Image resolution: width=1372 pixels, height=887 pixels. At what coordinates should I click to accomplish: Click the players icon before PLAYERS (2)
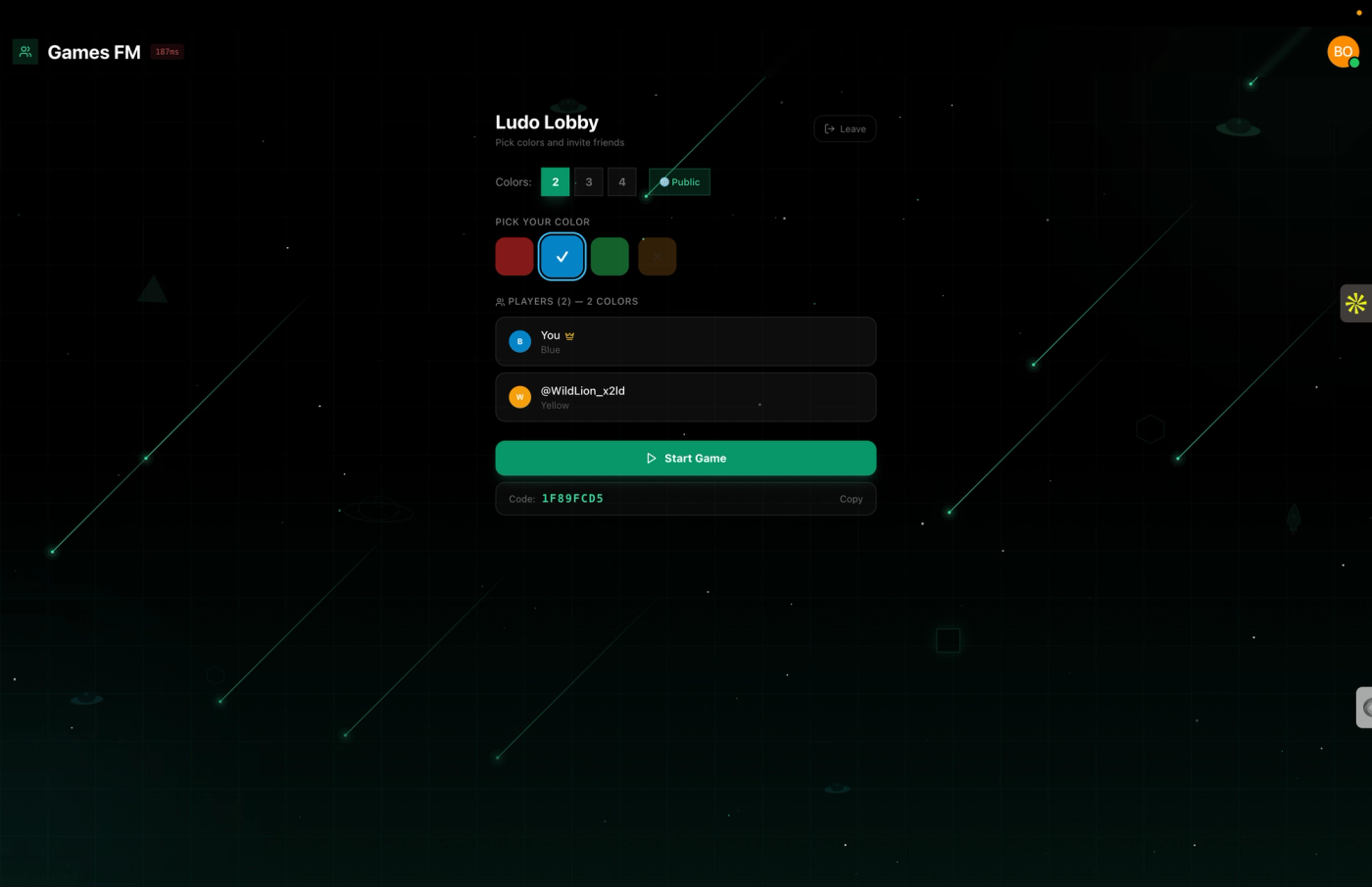click(x=500, y=301)
